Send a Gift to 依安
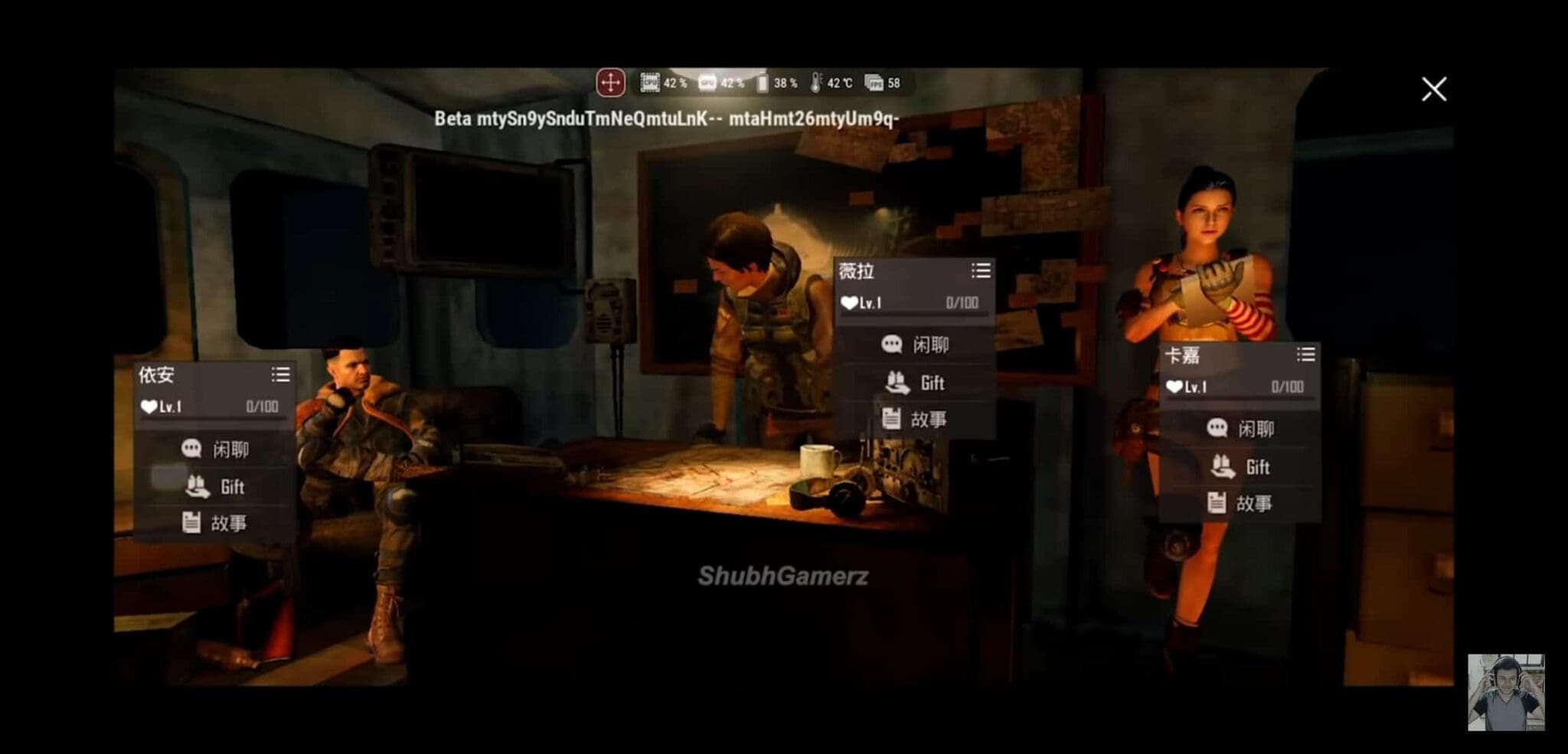Screen dimensions: 1568x754 pyautogui.click(x=216, y=487)
